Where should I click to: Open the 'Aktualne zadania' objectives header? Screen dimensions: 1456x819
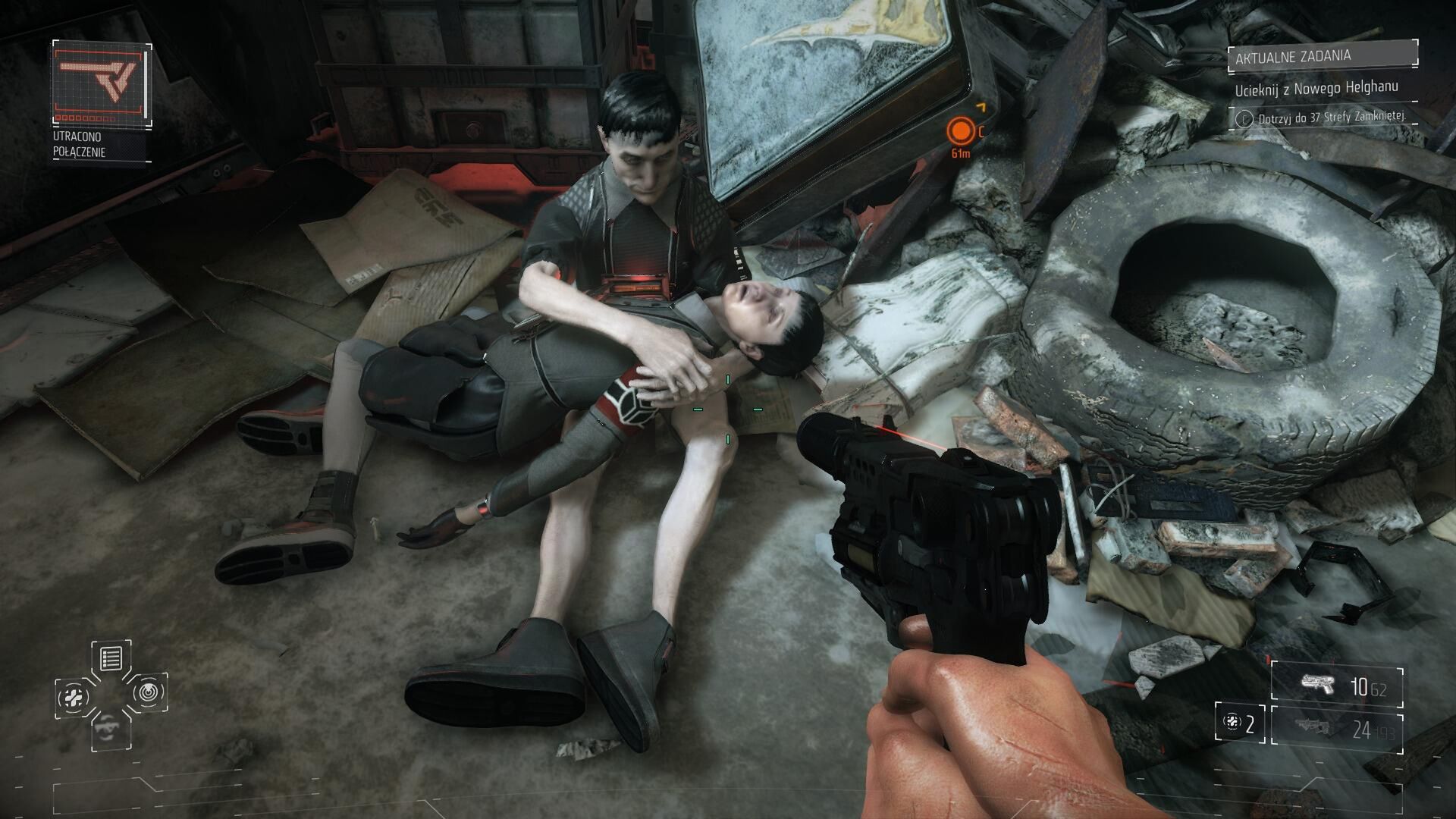coord(1323,55)
